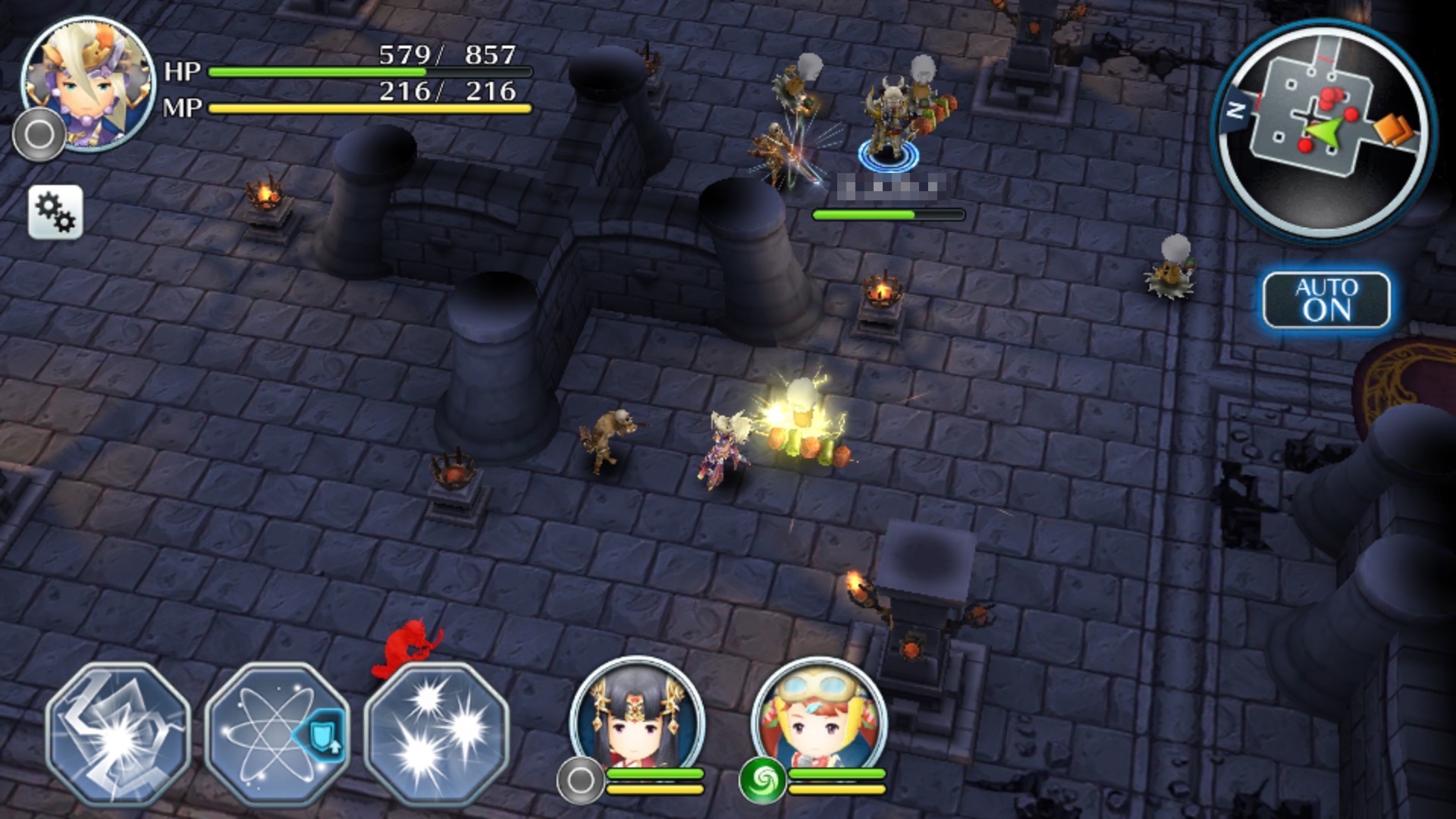The width and height of the screenshot is (1456, 819).
Task: Tap the green swirl element orb
Action: (x=762, y=780)
